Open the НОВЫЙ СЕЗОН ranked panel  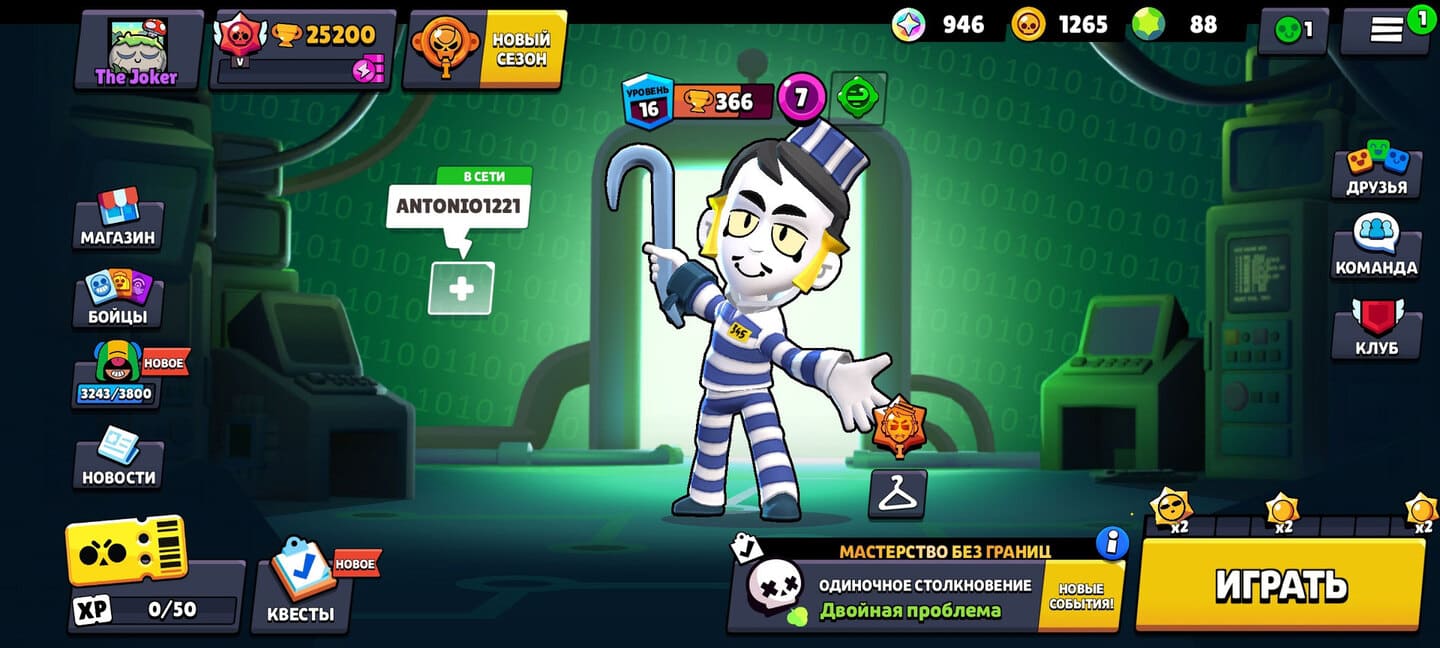[x=485, y=50]
